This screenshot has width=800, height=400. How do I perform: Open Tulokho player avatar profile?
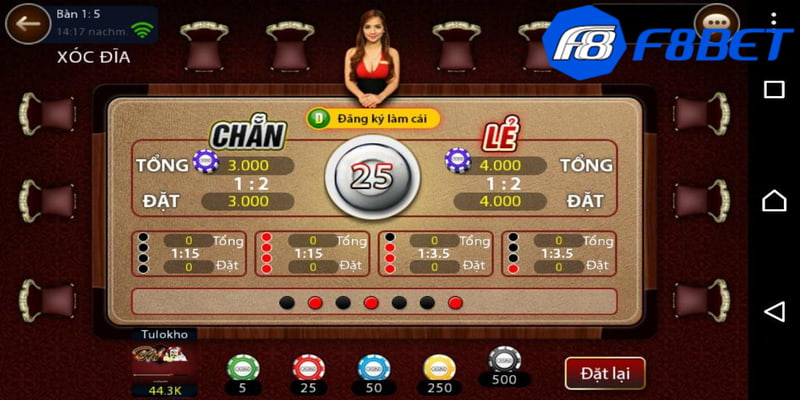(x=165, y=362)
